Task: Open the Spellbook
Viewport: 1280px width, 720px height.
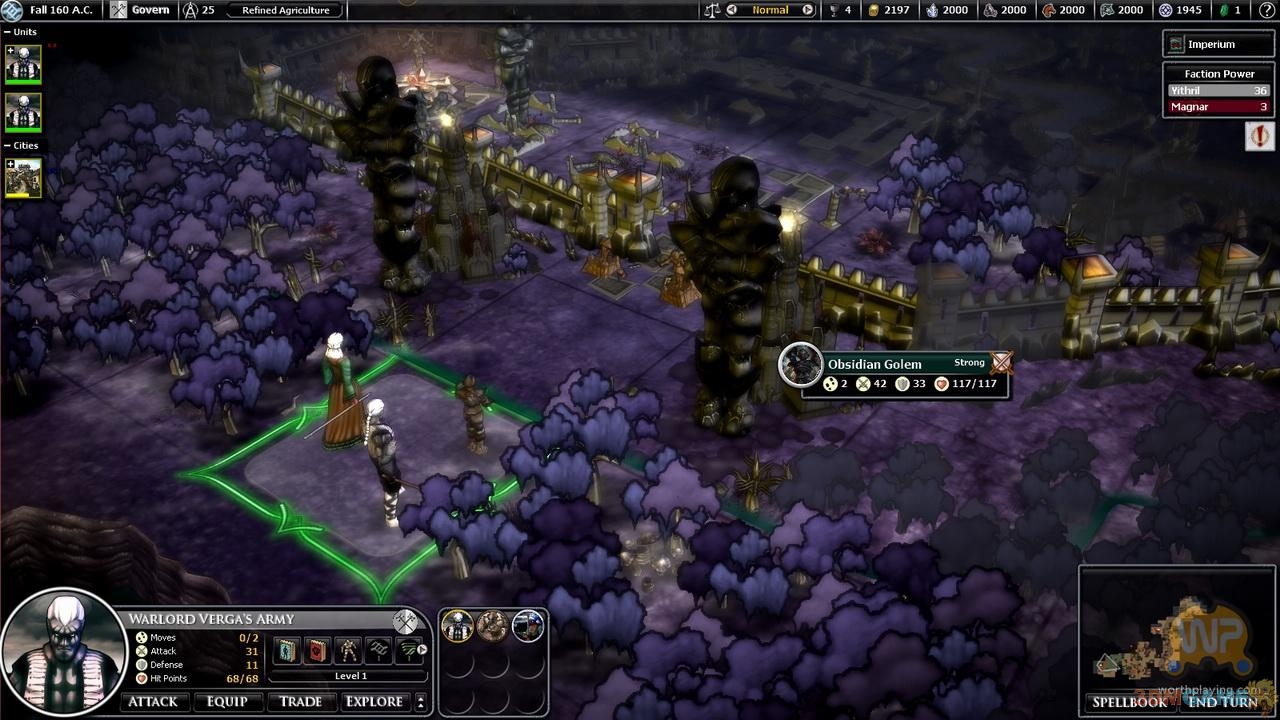Action: [x=1129, y=702]
